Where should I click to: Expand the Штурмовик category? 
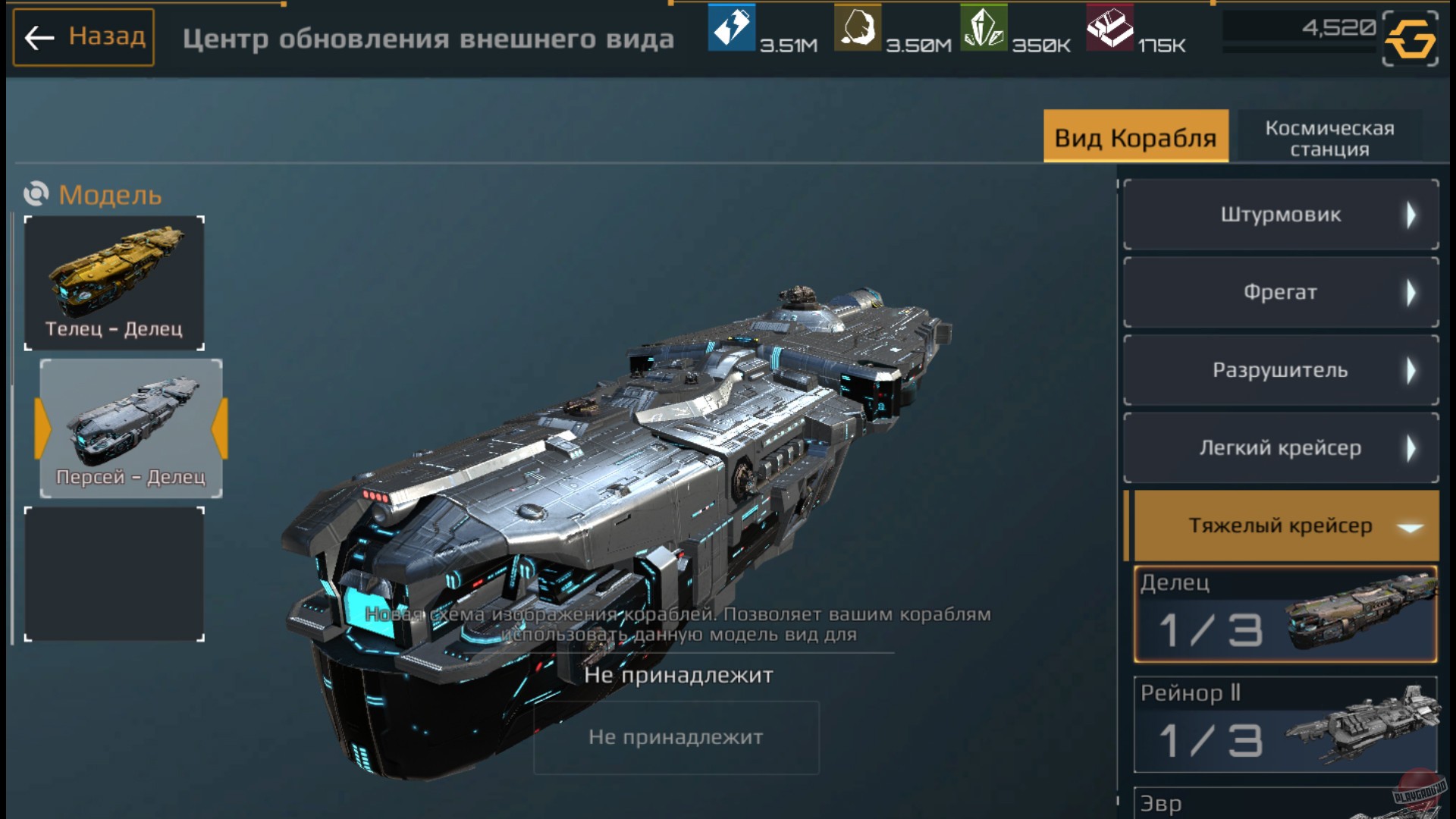point(1282,215)
